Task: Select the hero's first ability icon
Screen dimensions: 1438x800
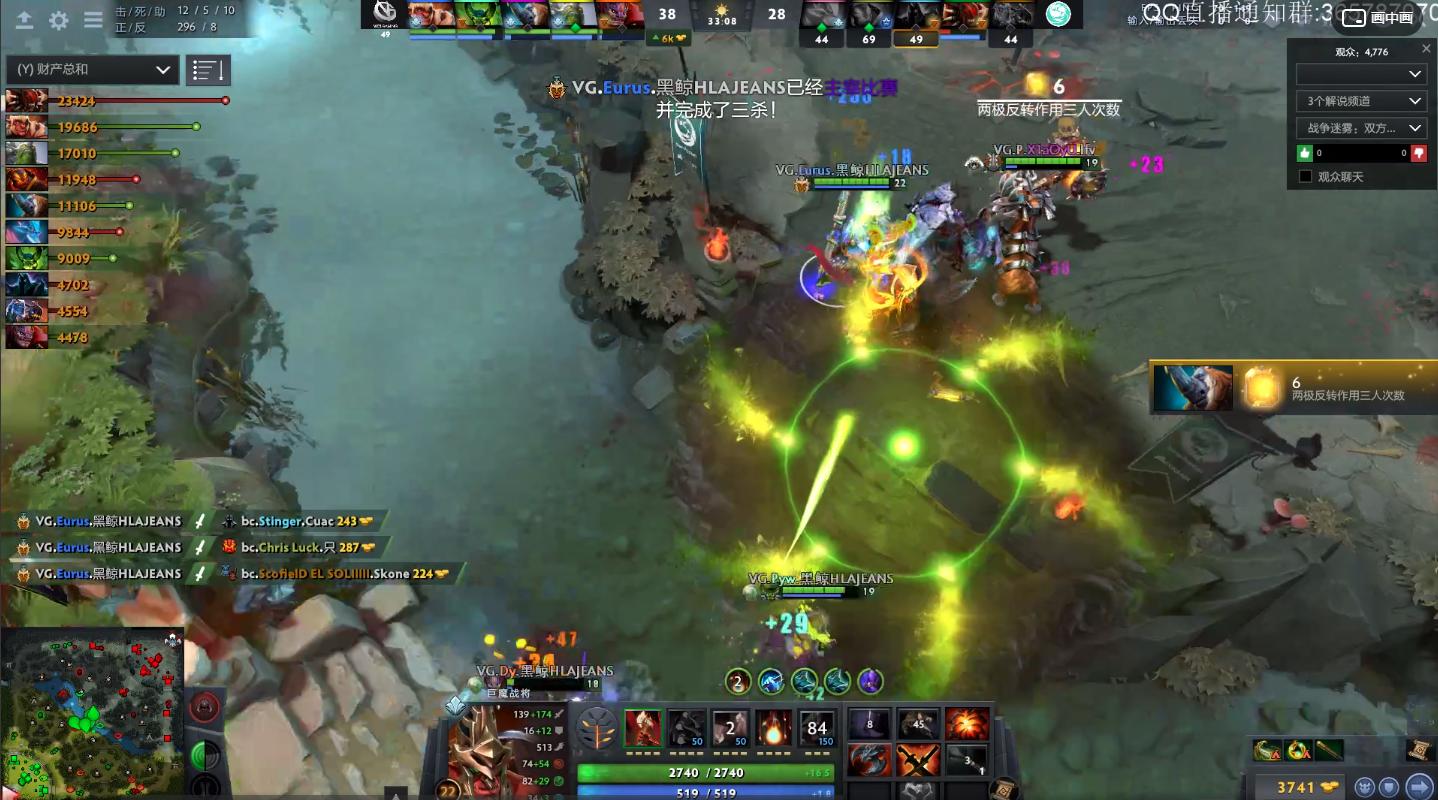Action: 644,729
